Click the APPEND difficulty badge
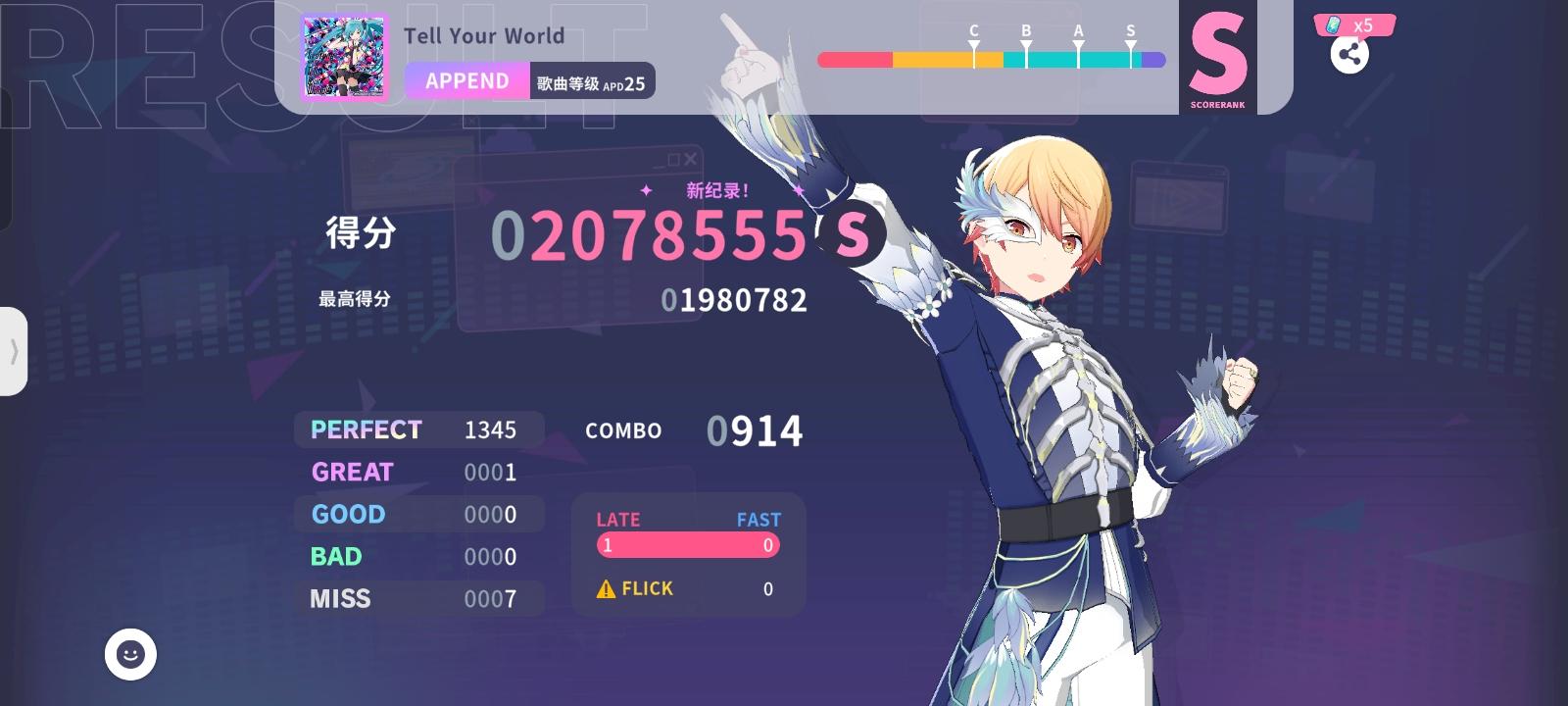This screenshot has width=1568, height=706. click(x=465, y=81)
